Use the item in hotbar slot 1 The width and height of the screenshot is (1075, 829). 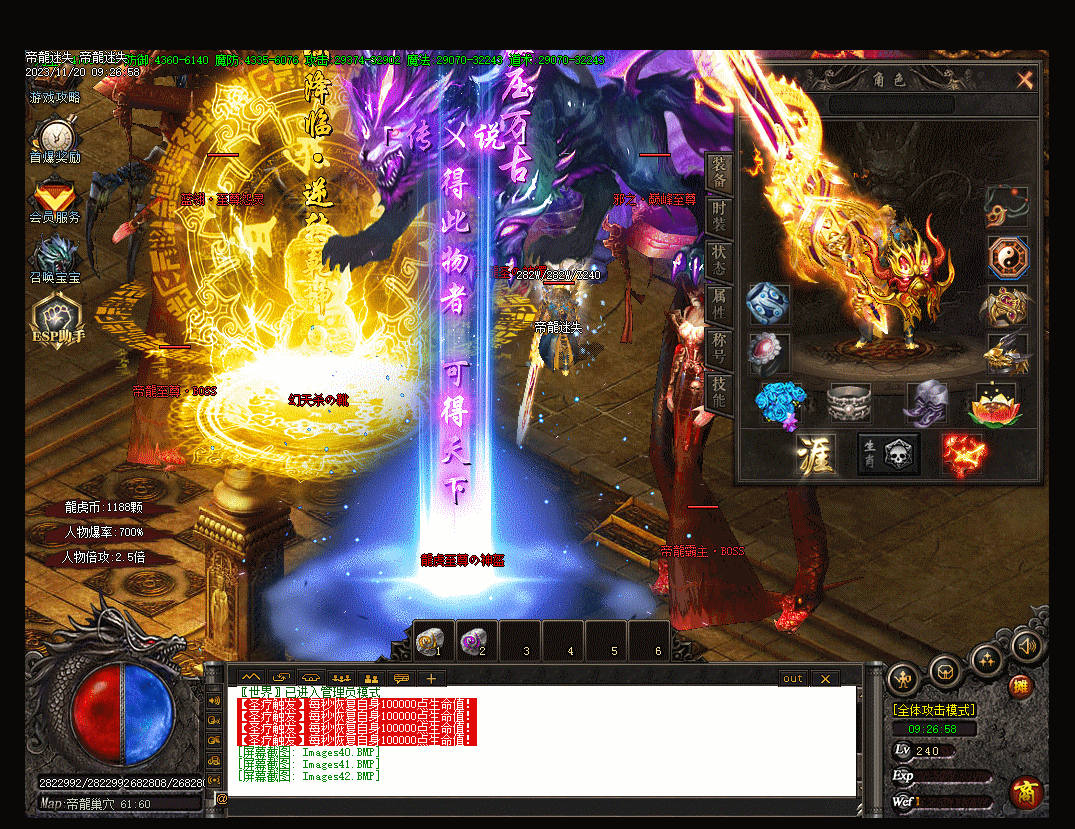tap(433, 638)
